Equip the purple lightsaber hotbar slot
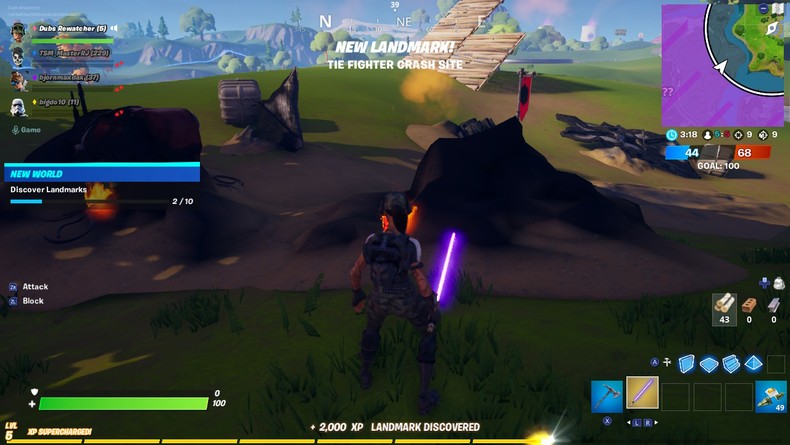The height and width of the screenshot is (445, 790). click(641, 393)
